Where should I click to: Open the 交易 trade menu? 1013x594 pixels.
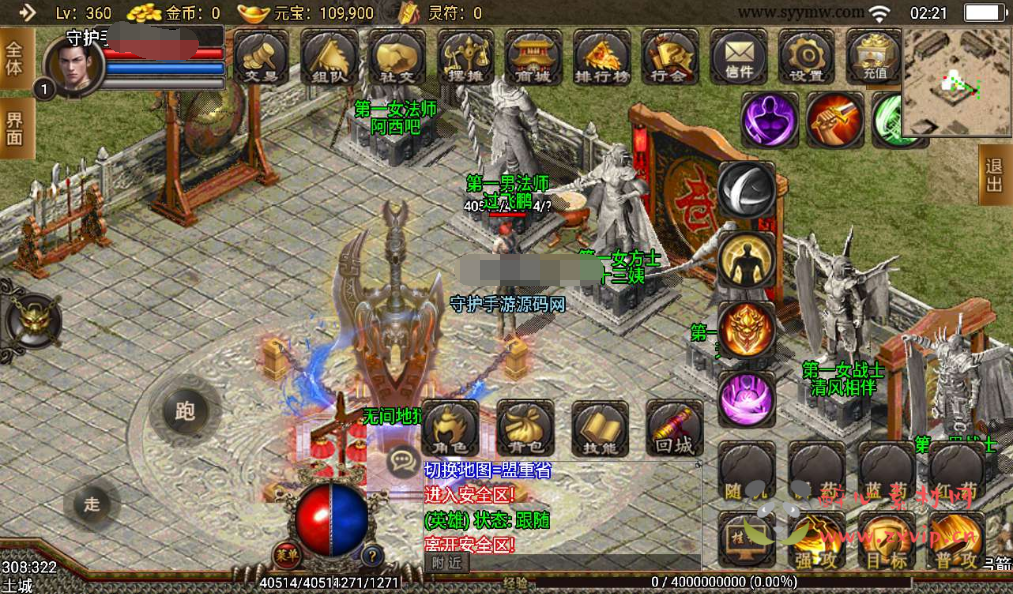point(261,56)
